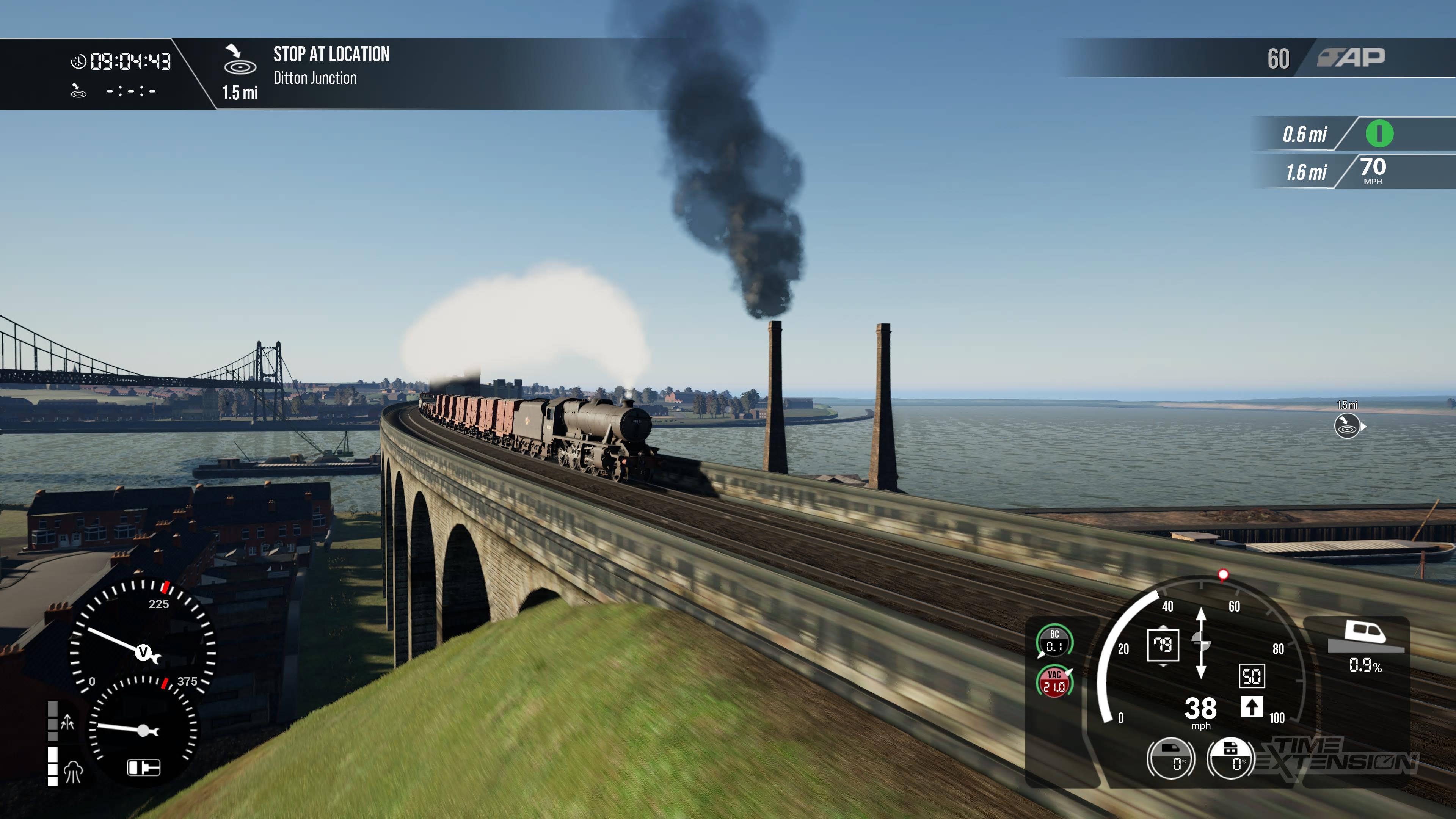Click the red VAC vacuum gauge
This screenshot has width=1456, height=819.
[1054, 682]
